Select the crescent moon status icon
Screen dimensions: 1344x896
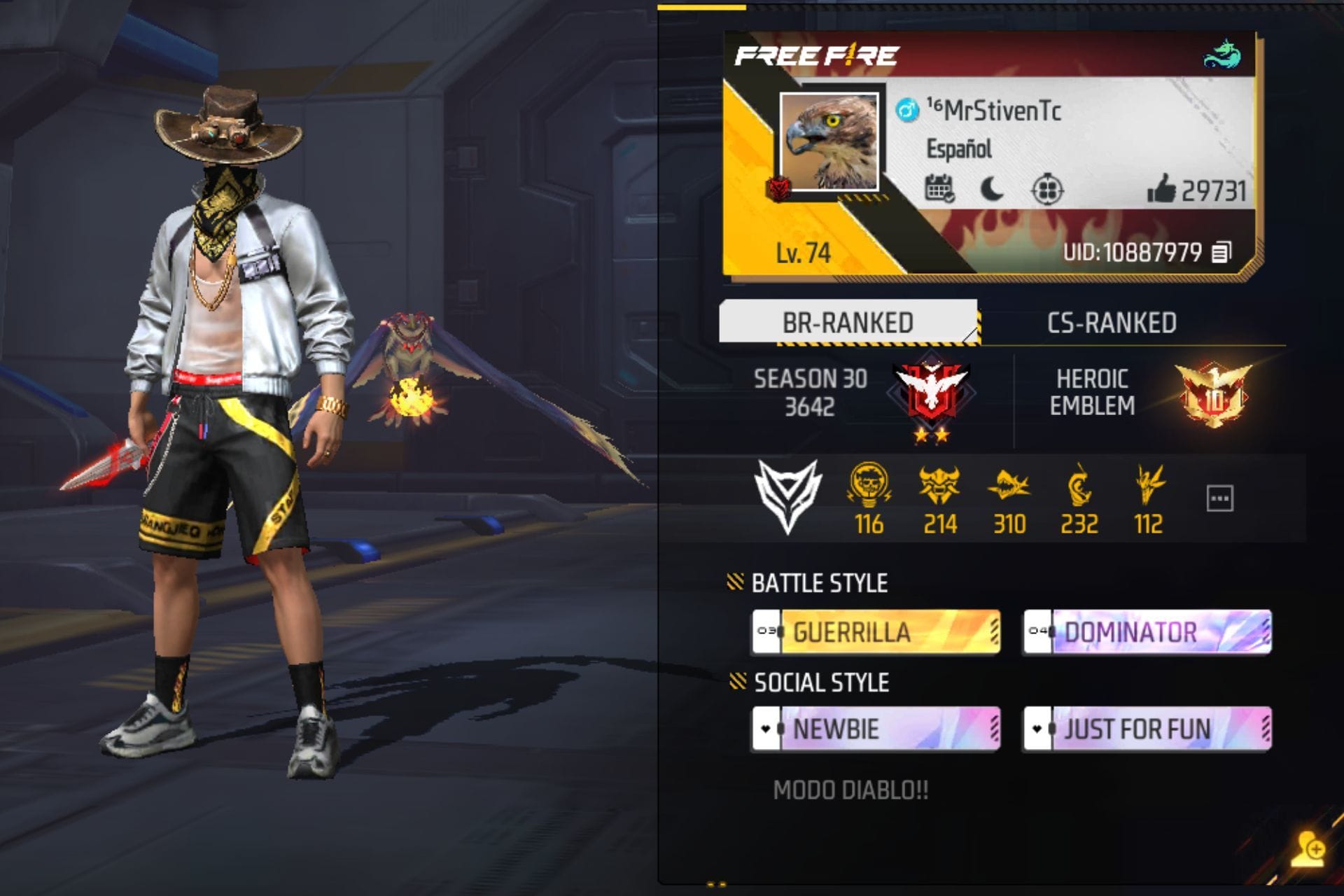993,188
